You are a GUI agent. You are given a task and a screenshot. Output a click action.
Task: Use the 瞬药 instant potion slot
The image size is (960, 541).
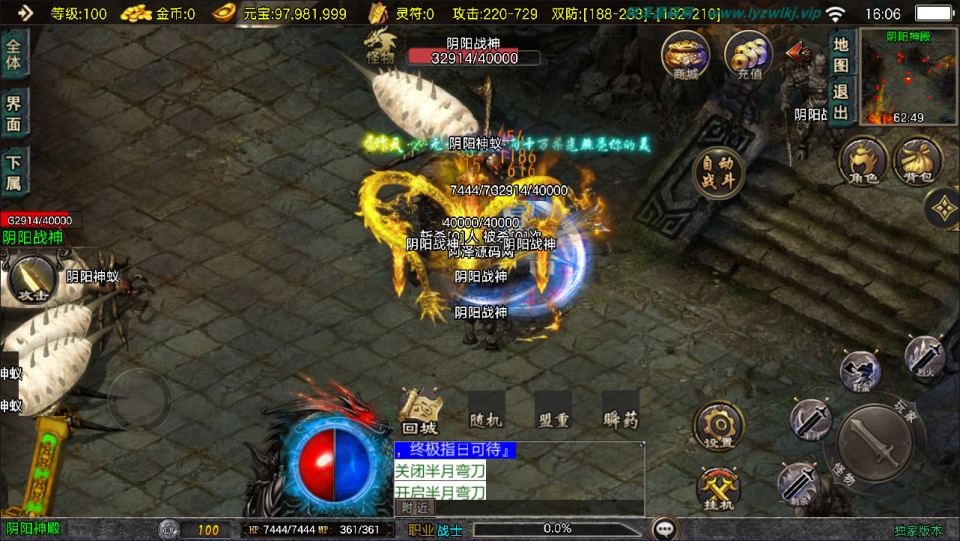[x=620, y=410]
